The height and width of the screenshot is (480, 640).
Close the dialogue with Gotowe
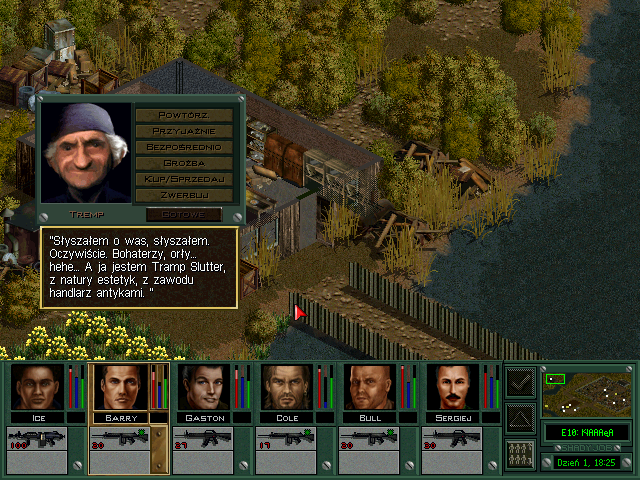click(184, 214)
